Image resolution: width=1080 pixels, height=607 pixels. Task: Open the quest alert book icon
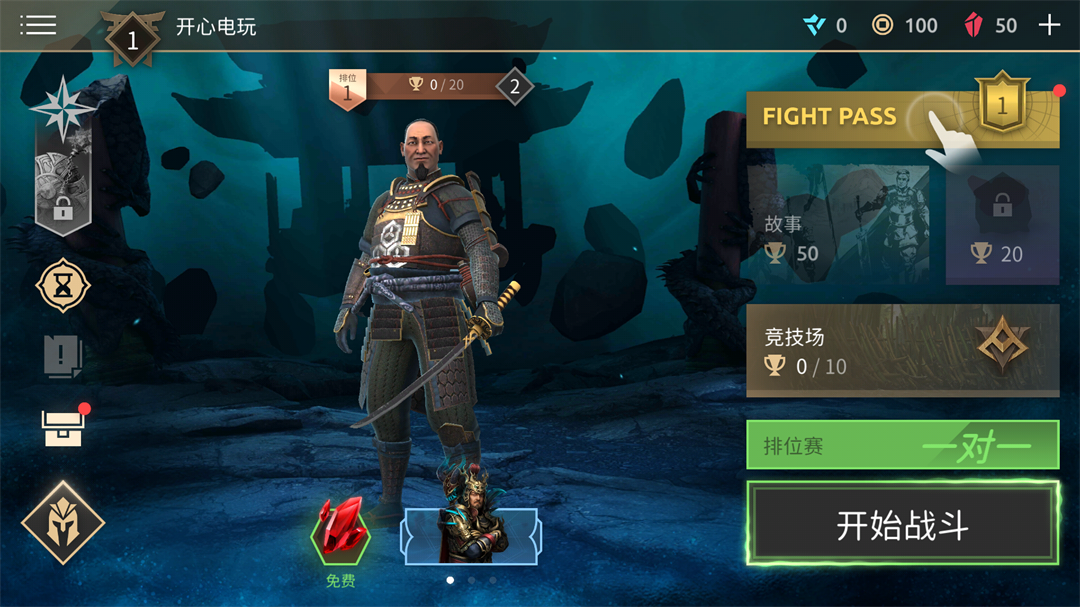click(x=63, y=355)
